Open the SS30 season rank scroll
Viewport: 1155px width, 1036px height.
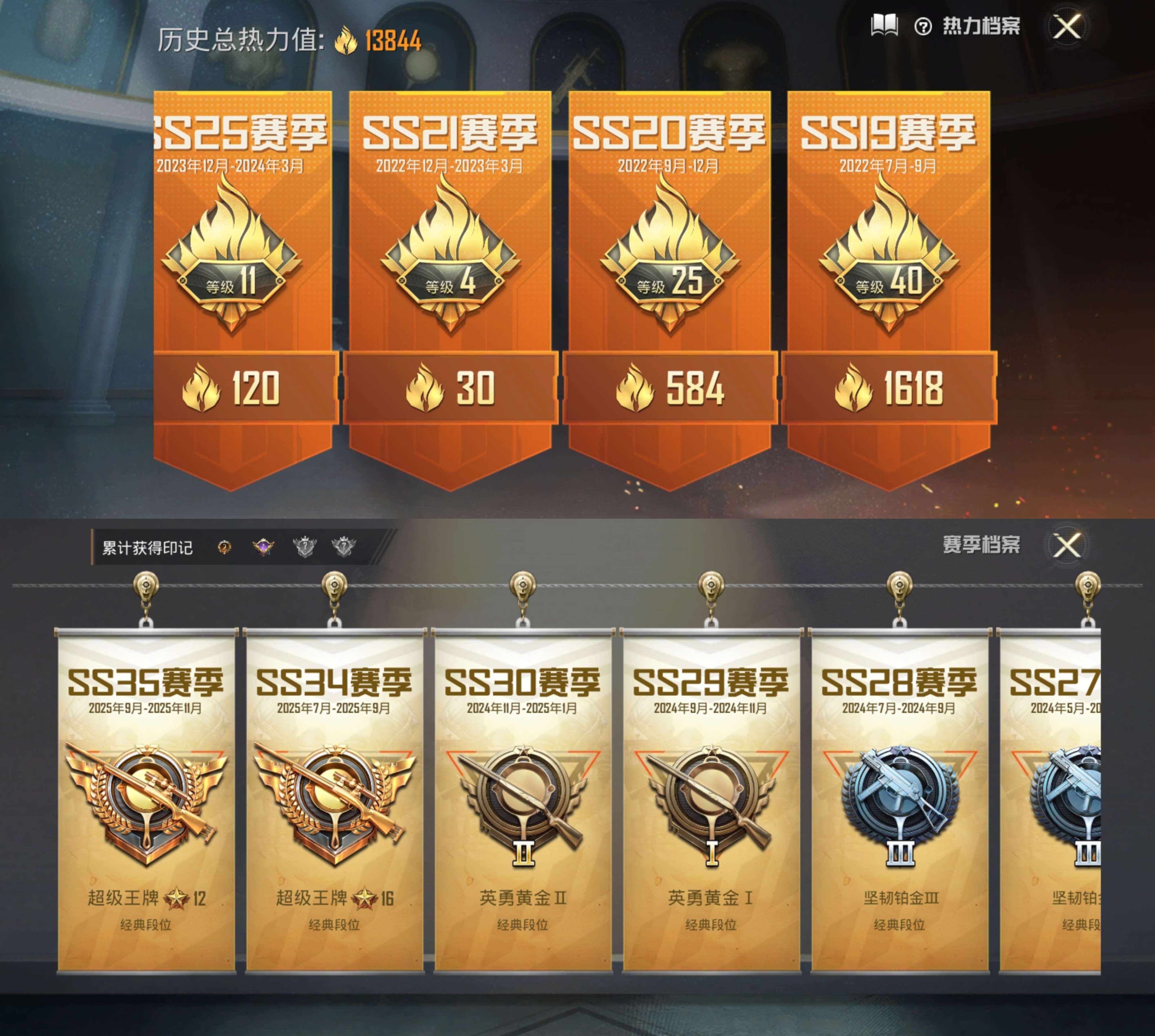pos(523,797)
